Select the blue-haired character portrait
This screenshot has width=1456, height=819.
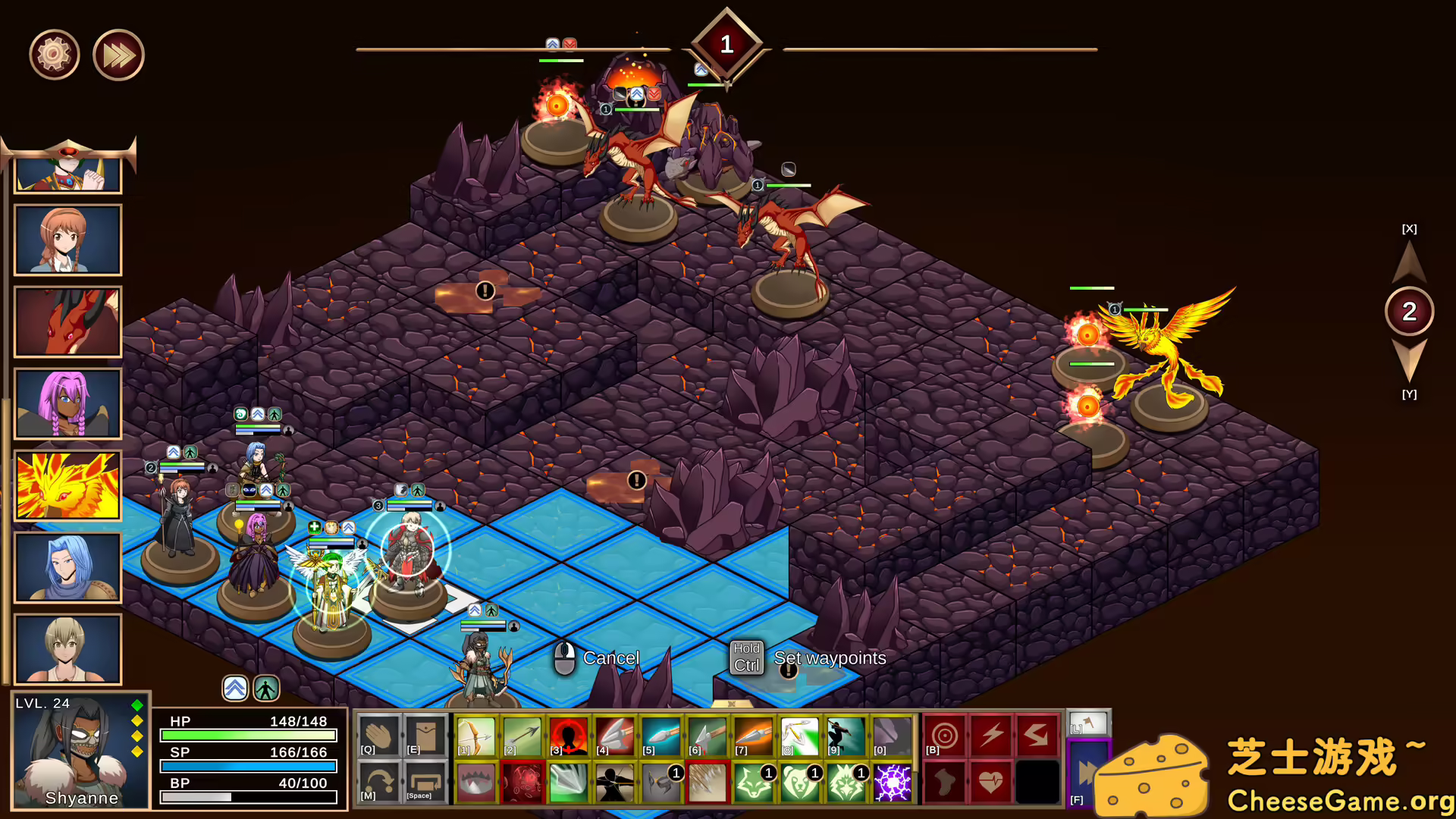(x=67, y=567)
